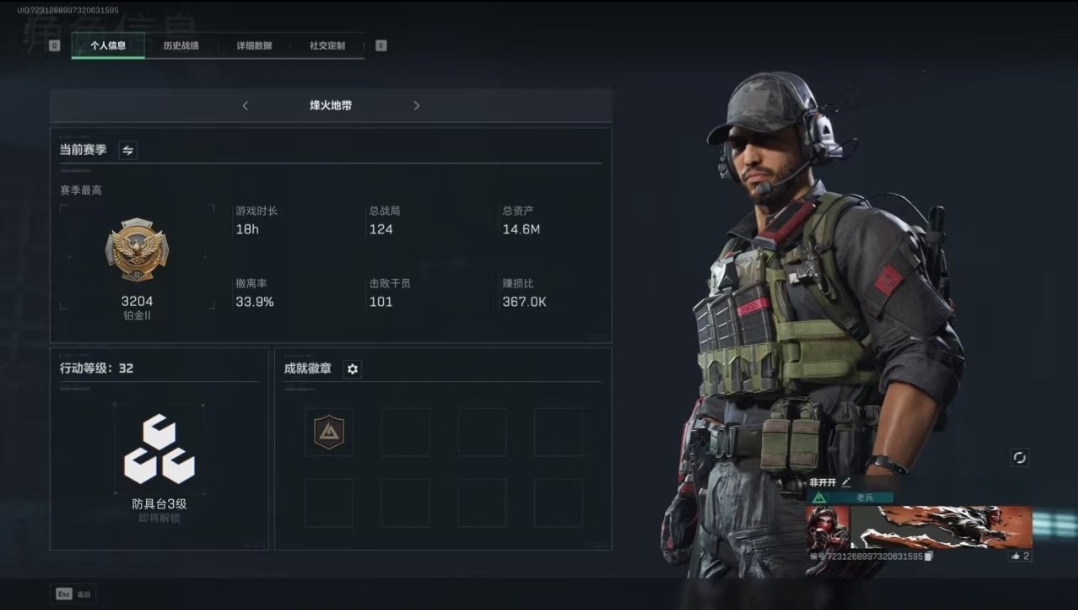Select the triangle achievement badge slot

pyautogui.click(x=328, y=432)
